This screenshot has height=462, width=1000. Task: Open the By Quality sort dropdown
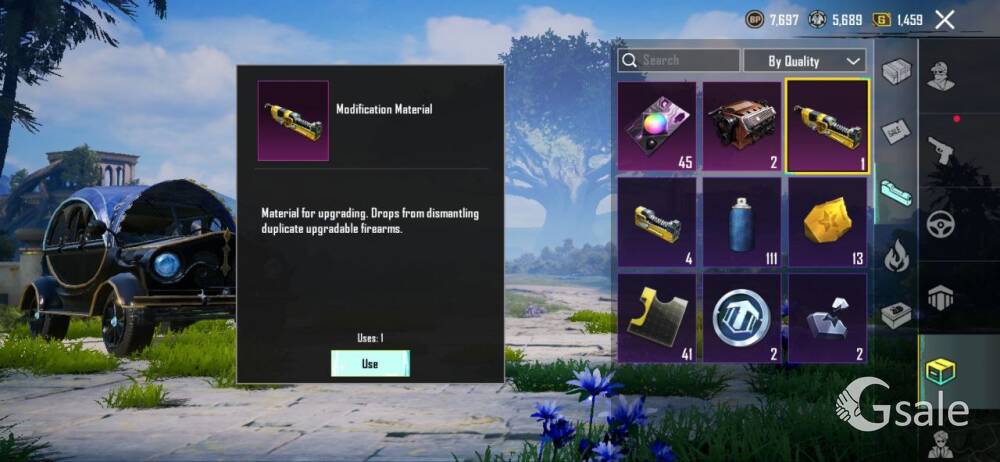point(804,60)
